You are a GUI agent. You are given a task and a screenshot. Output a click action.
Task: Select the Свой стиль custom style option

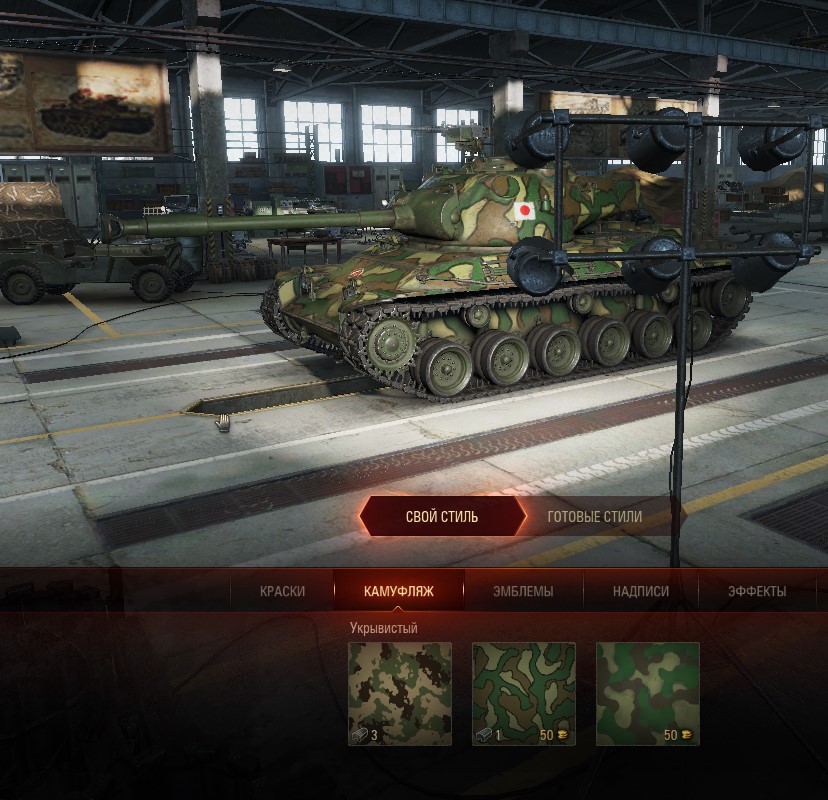[442, 517]
